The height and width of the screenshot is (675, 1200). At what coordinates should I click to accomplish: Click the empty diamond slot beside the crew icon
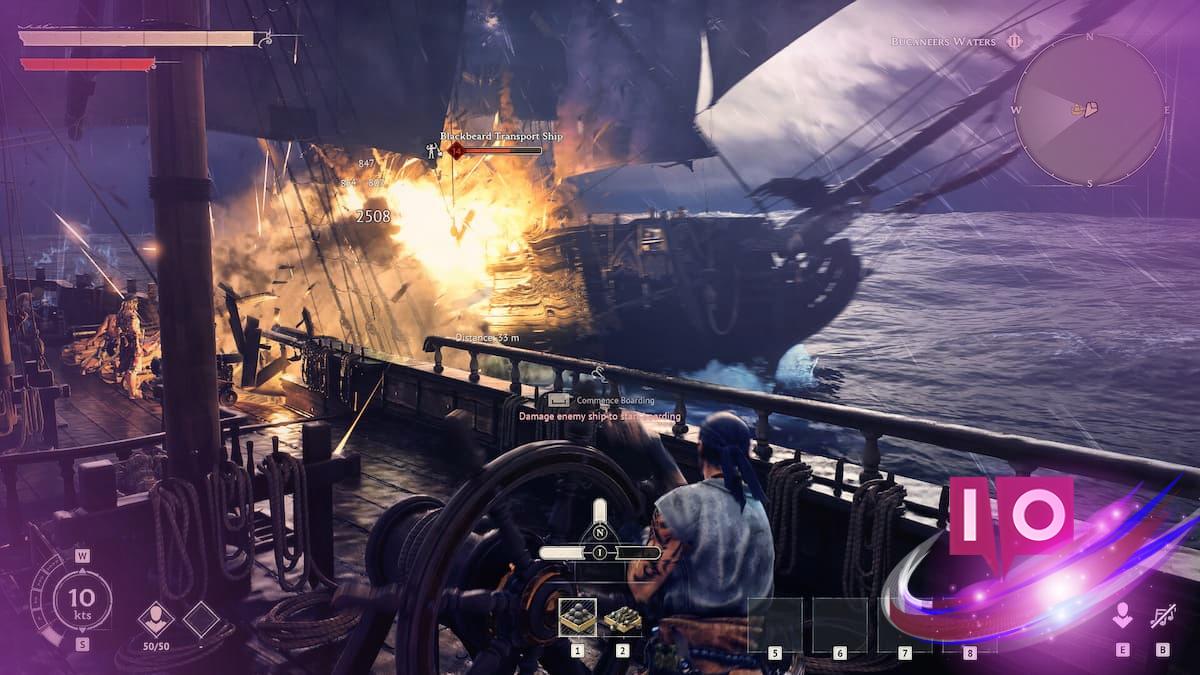coord(200,619)
